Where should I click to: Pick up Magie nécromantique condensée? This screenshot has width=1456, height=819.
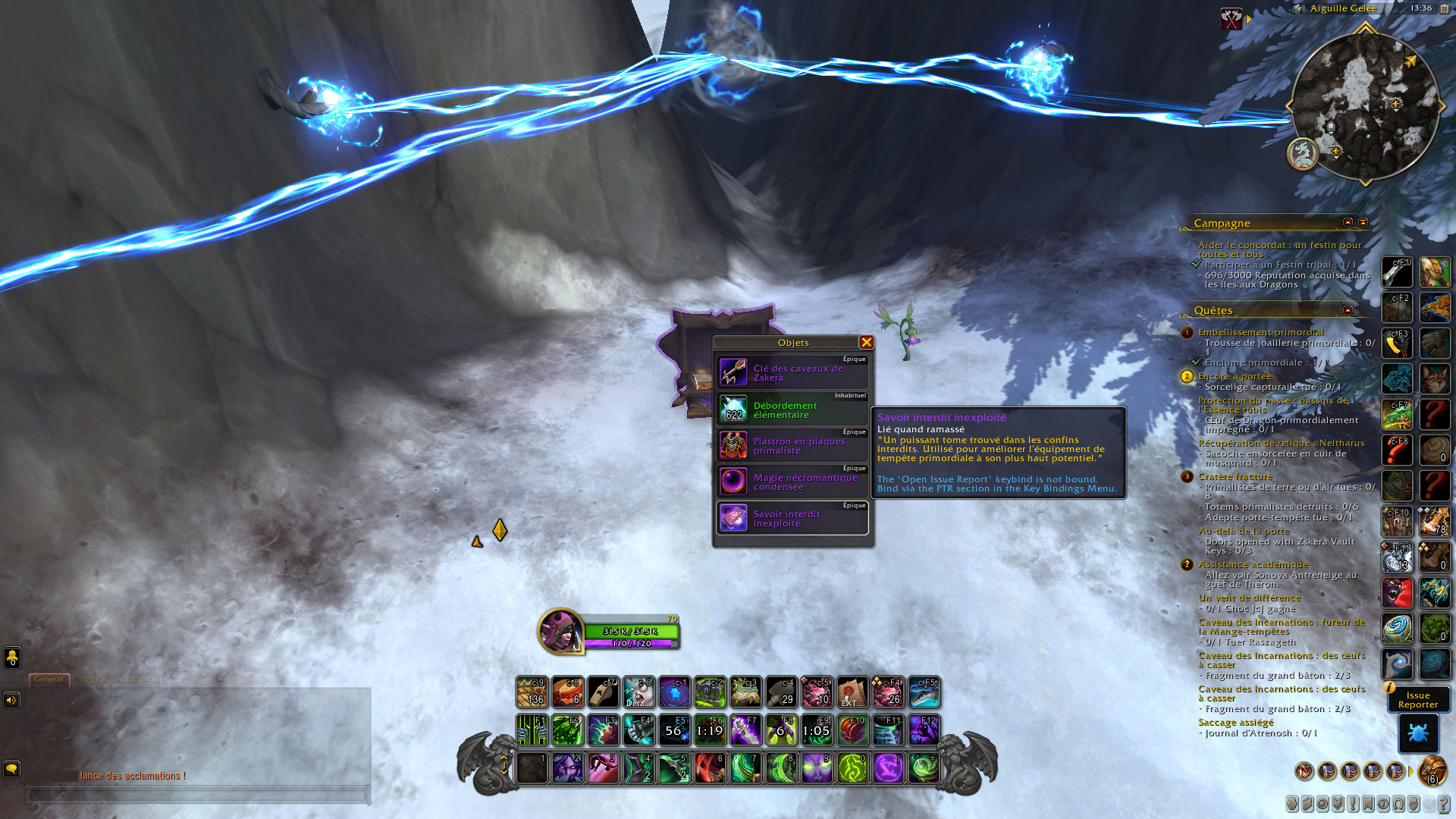tap(792, 482)
